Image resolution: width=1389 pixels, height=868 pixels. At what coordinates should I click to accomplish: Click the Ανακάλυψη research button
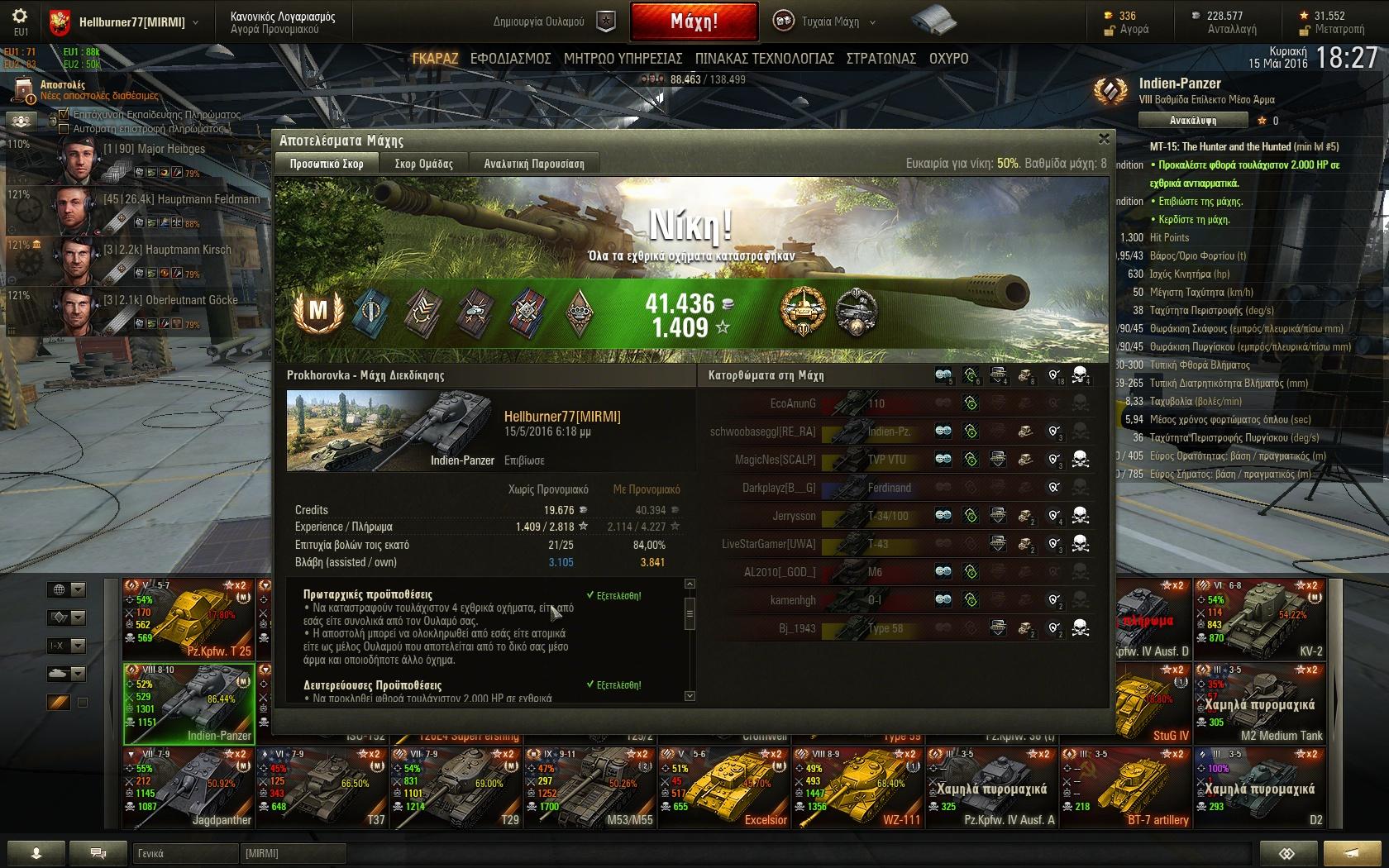pos(1191,121)
